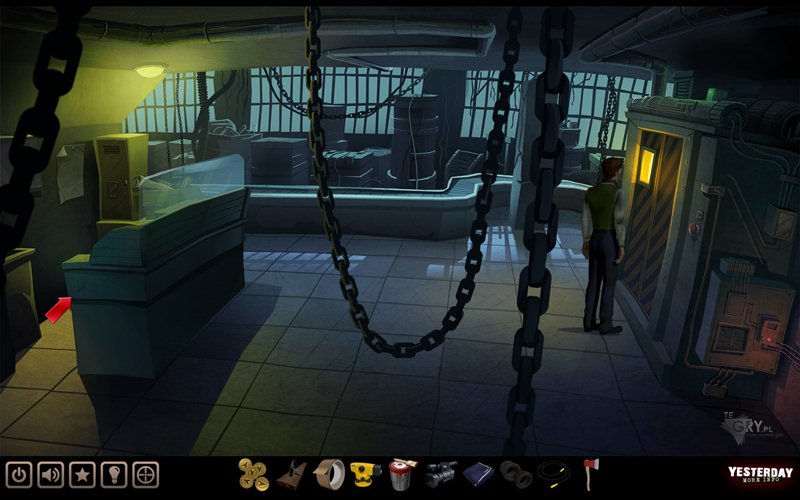800x500 pixels.
Task: Pick the metronome inventory item
Action: click(291, 474)
